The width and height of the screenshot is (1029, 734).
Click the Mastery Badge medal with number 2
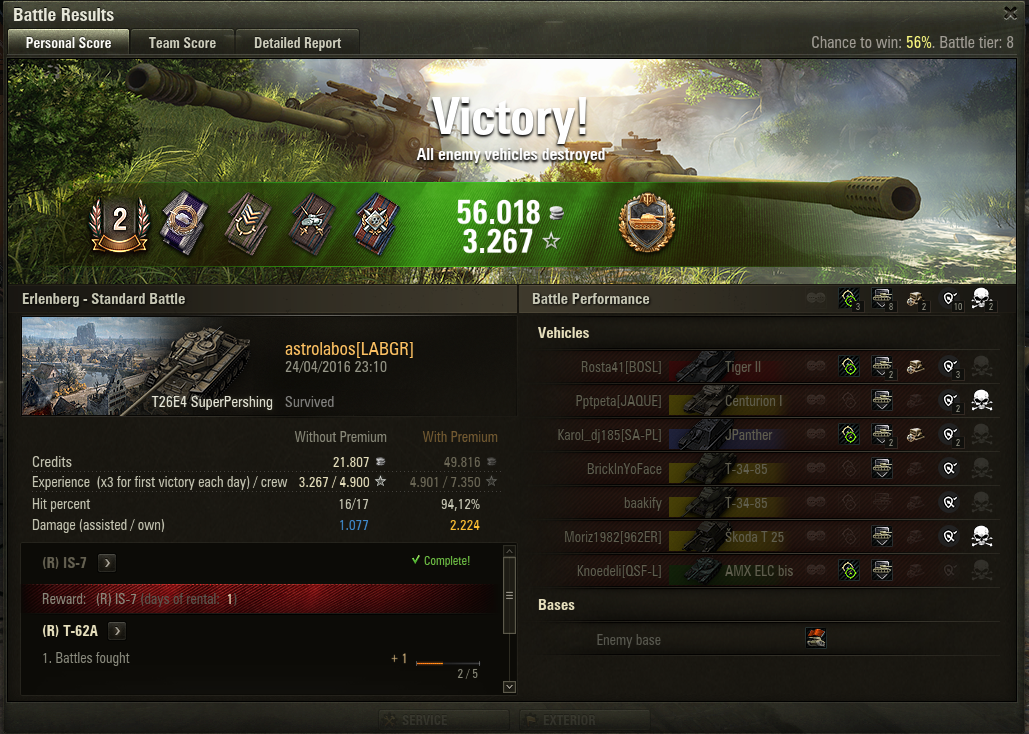pyautogui.click(x=119, y=221)
